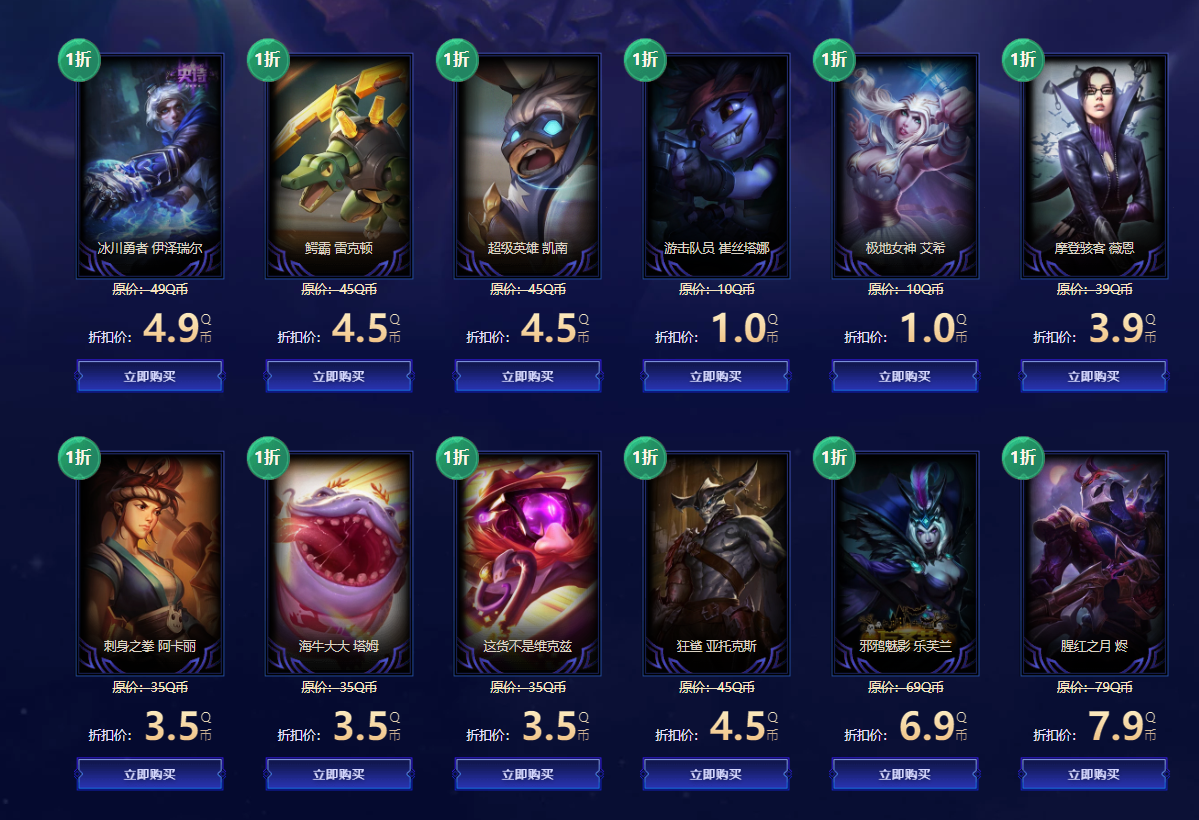Select the 冰川勇者 伊泽瑞尔 skin card
1199x820 pixels.
[x=150, y=165]
